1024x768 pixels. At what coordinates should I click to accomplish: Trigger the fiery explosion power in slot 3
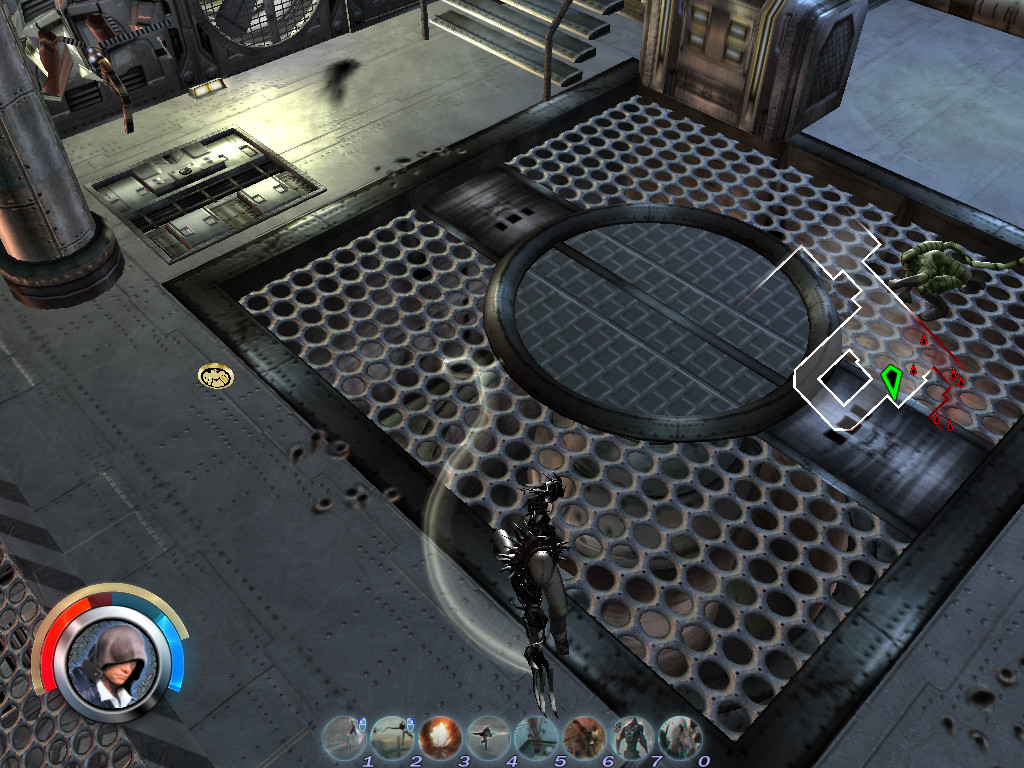tap(439, 737)
